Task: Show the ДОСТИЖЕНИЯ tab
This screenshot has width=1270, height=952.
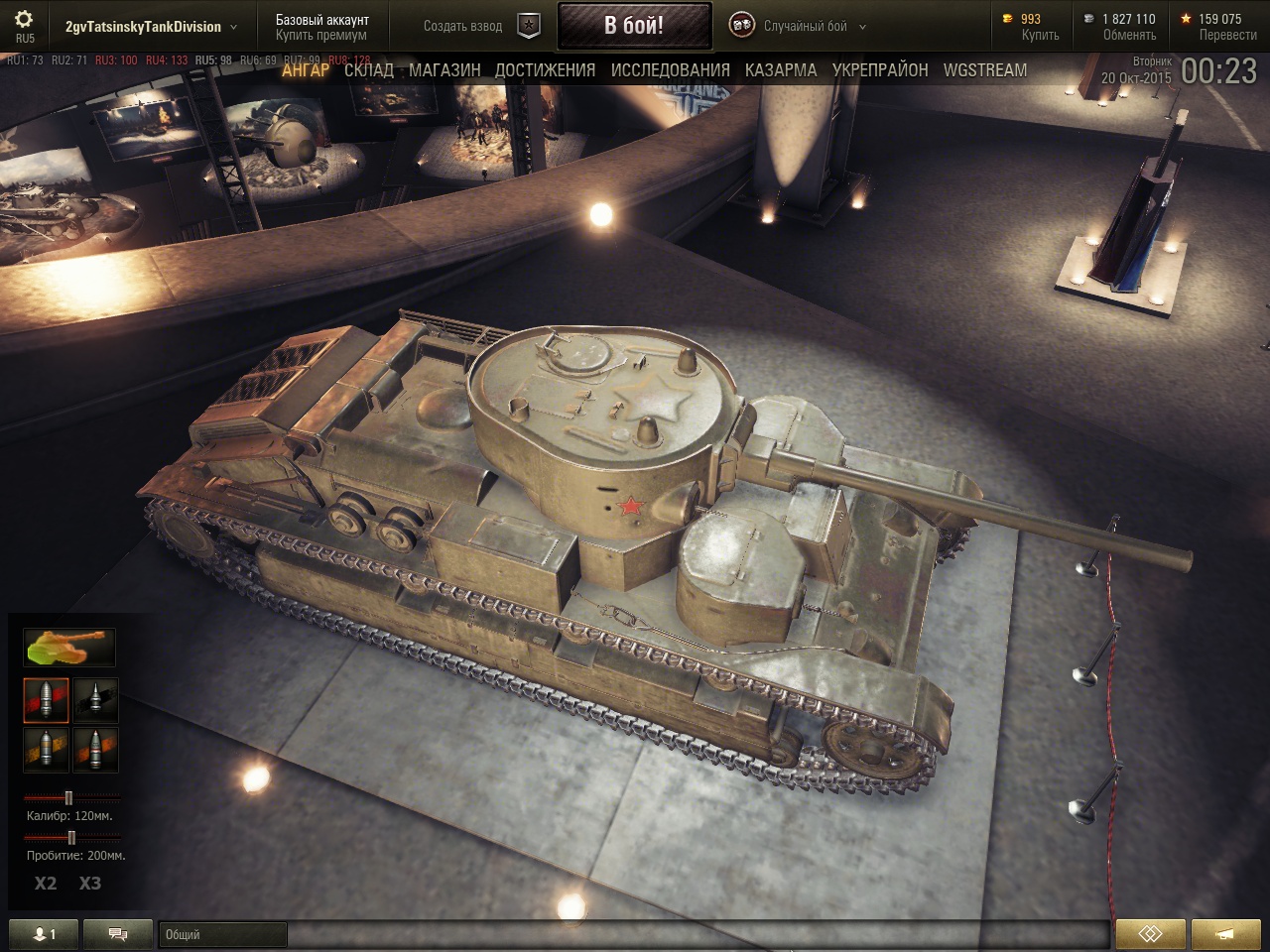Action: point(545,70)
